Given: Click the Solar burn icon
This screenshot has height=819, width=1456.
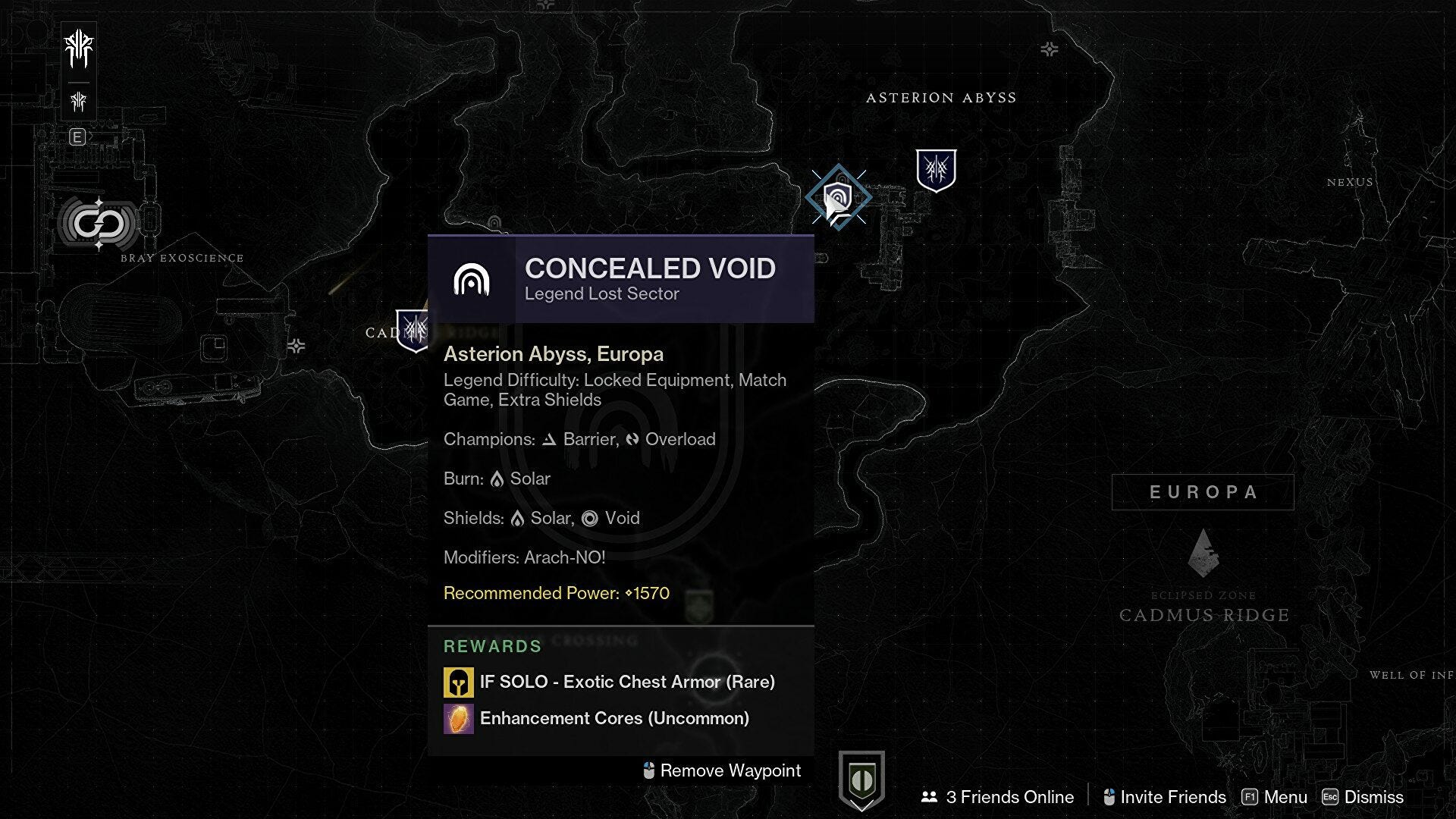Looking at the screenshot, I should point(497,479).
